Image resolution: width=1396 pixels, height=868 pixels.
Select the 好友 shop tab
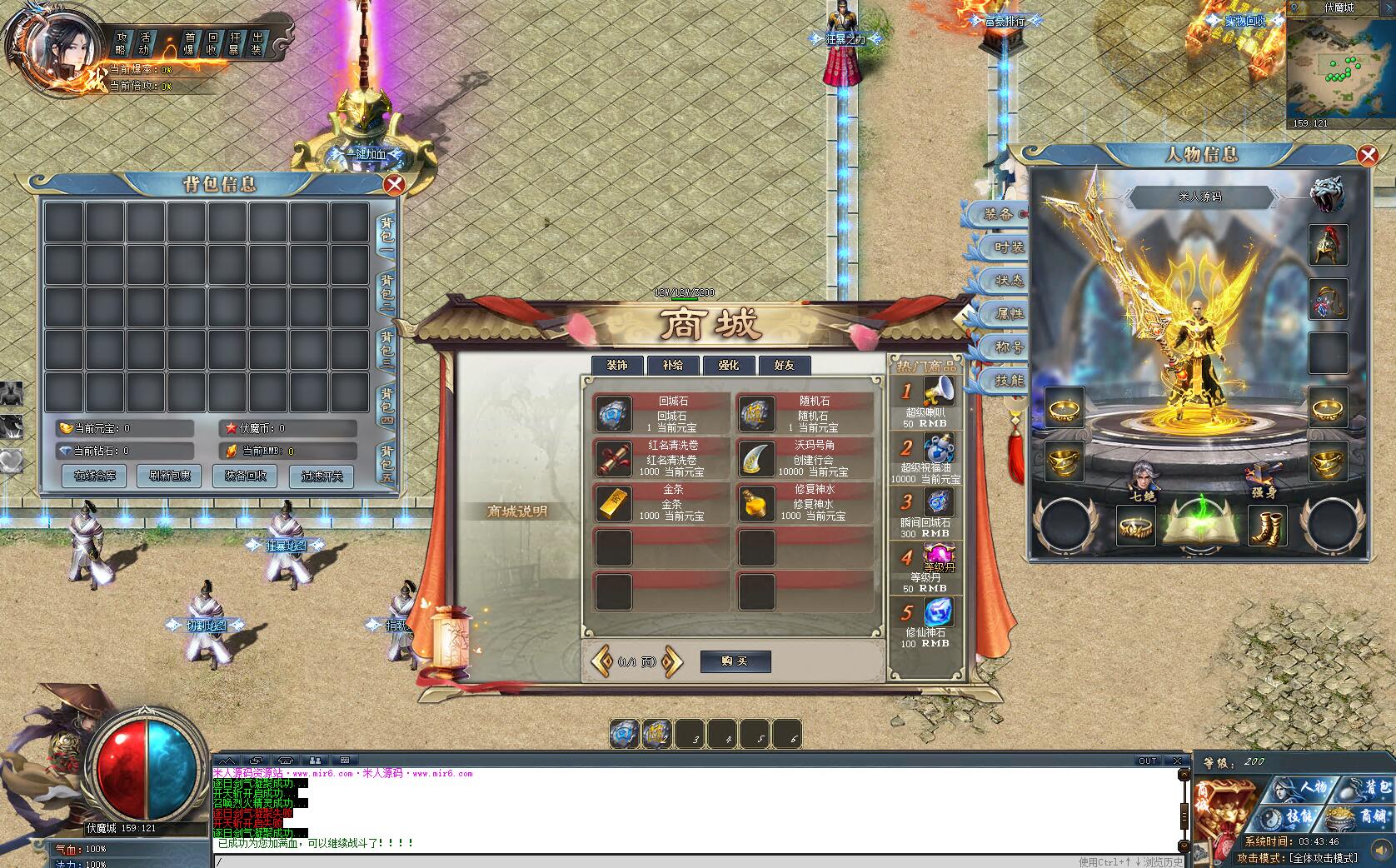(x=785, y=365)
